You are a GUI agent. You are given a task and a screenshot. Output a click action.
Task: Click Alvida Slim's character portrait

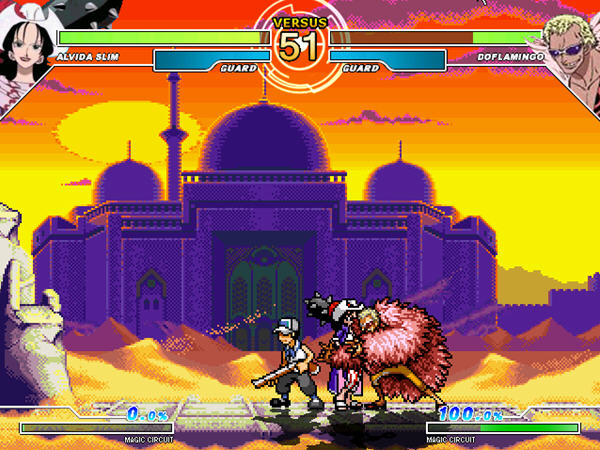point(27,45)
